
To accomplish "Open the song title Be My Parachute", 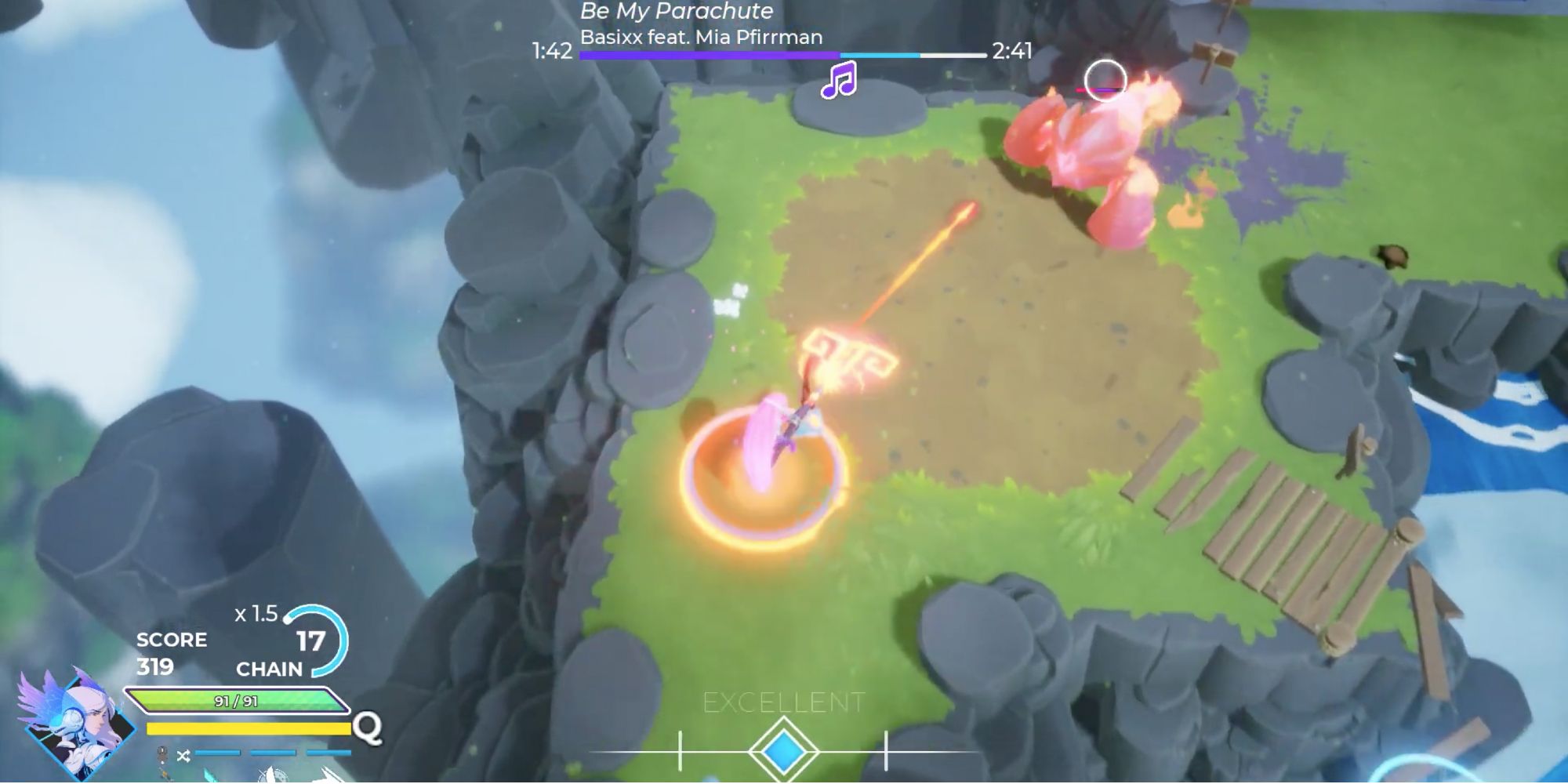I will click(675, 12).
